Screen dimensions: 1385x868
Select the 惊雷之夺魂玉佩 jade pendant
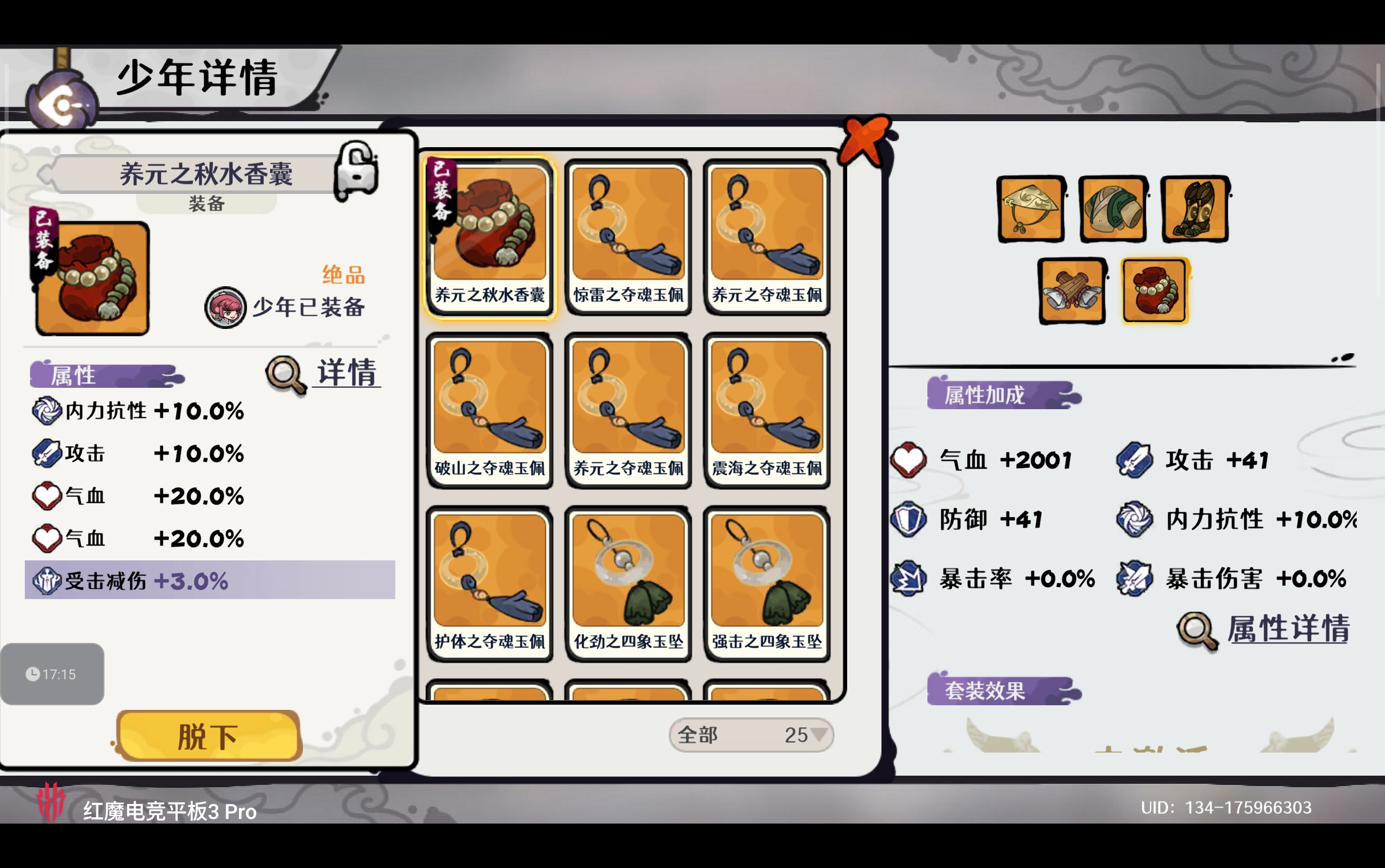click(x=628, y=237)
